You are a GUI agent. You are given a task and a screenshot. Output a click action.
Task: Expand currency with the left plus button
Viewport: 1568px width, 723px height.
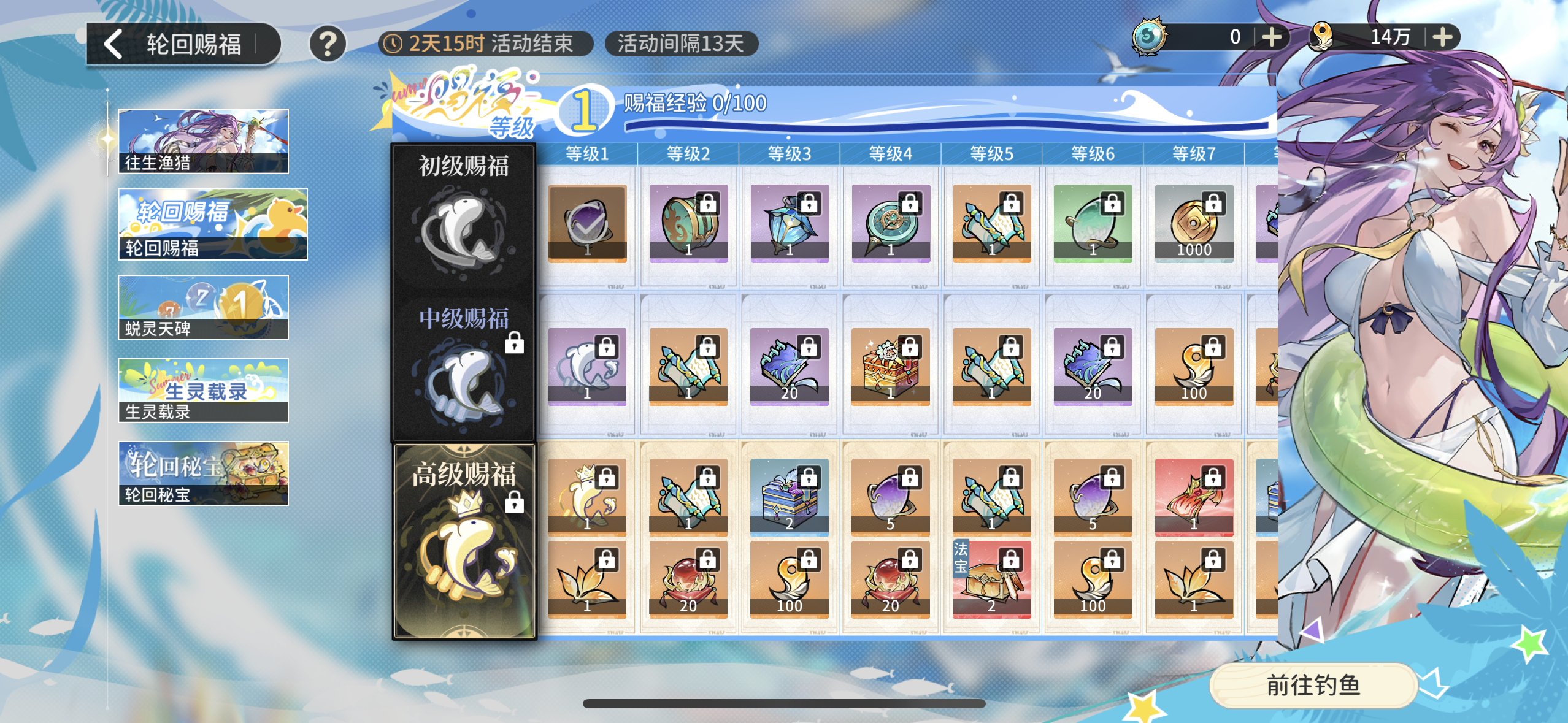1273,36
